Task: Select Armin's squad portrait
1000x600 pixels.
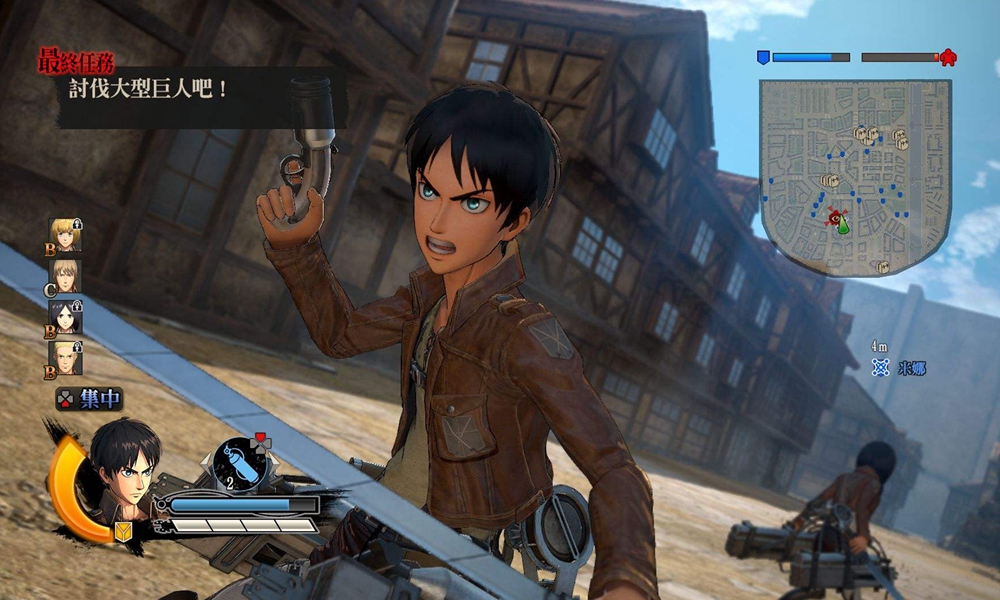Action: tap(66, 234)
